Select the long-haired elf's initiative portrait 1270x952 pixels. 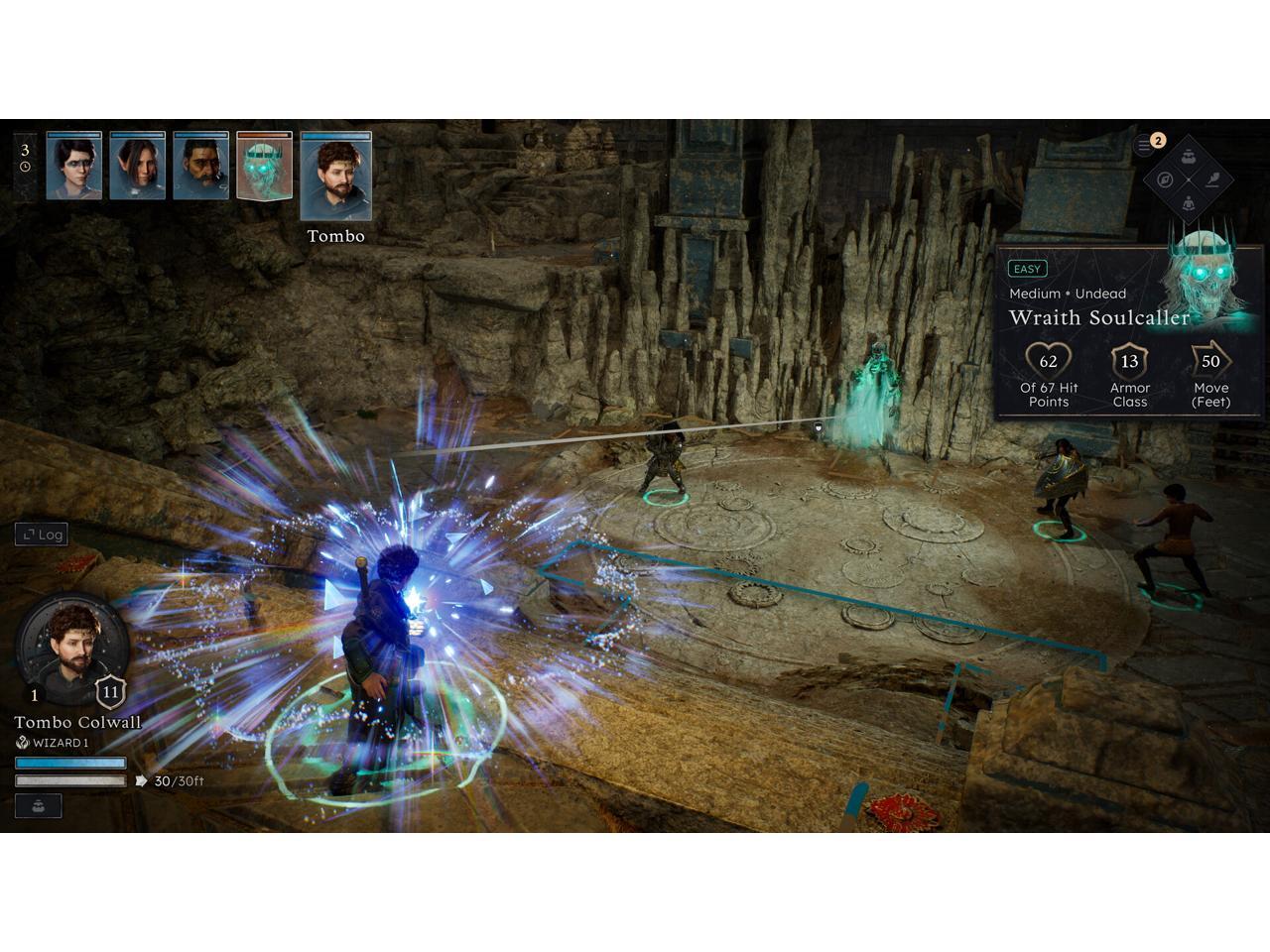[x=137, y=167]
